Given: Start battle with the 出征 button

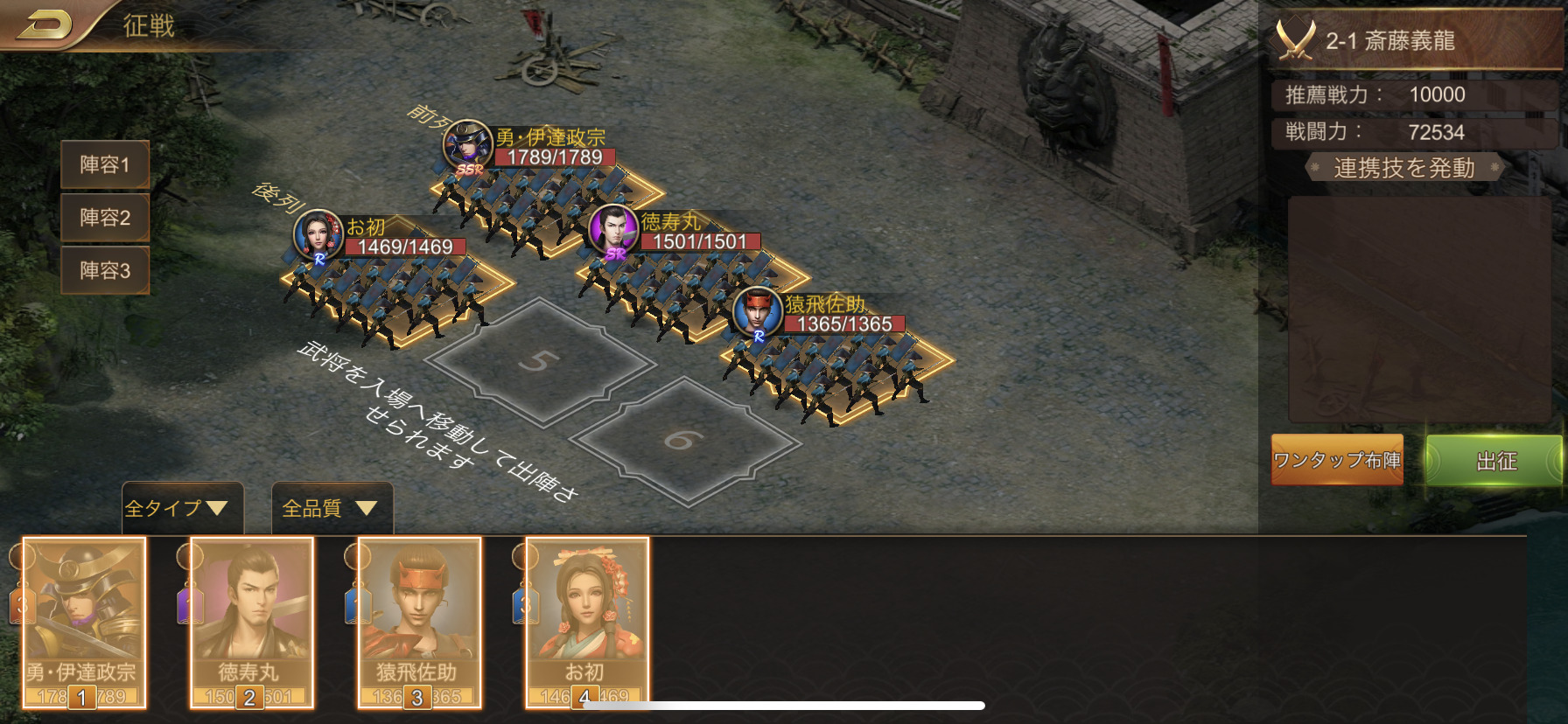Looking at the screenshot, I should click(x=1496, y=461).
